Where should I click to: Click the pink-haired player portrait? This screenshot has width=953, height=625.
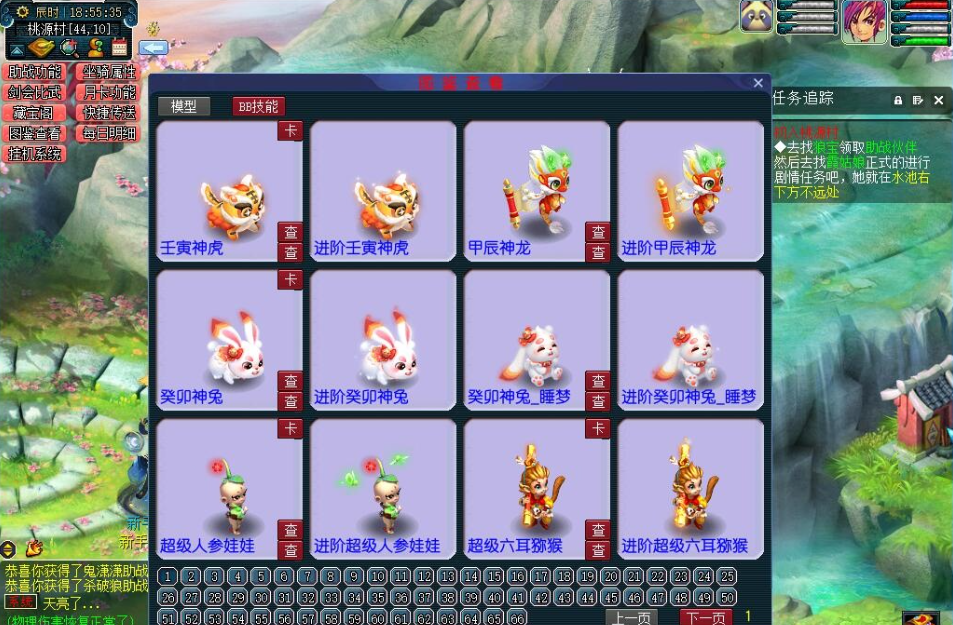click(x=863, y=22)
